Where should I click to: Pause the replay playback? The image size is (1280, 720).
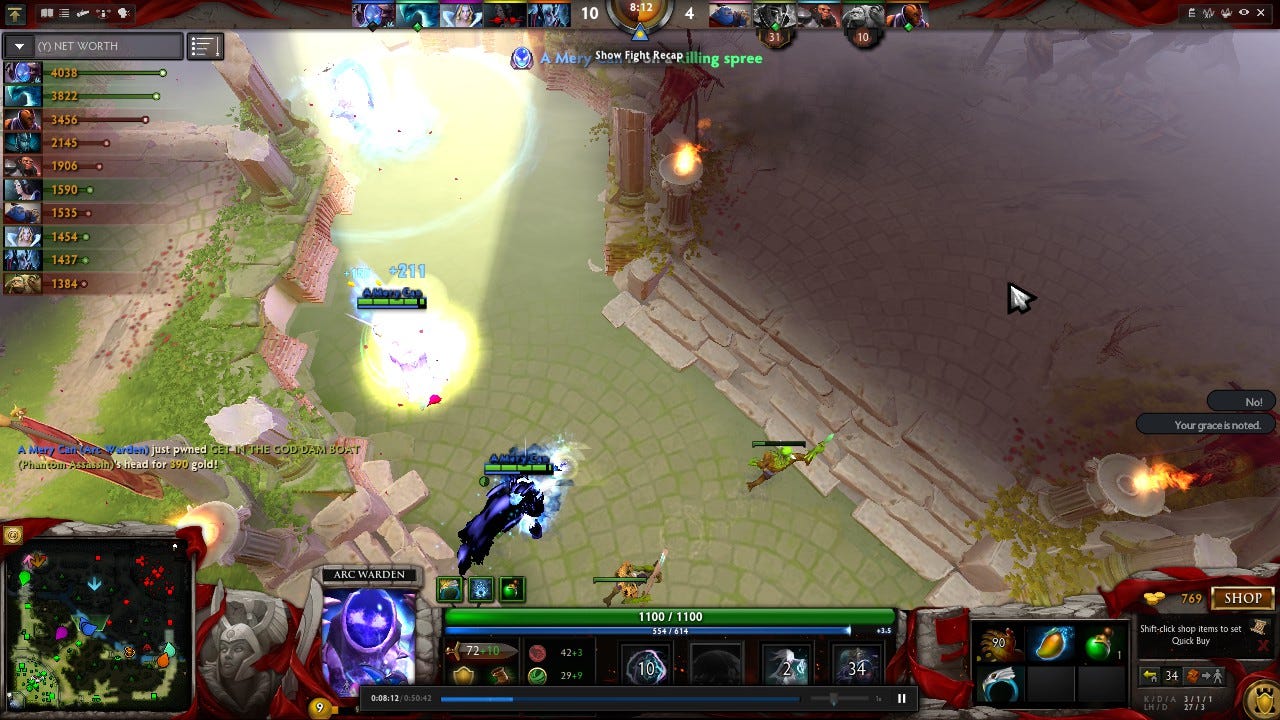pos(901,699)
